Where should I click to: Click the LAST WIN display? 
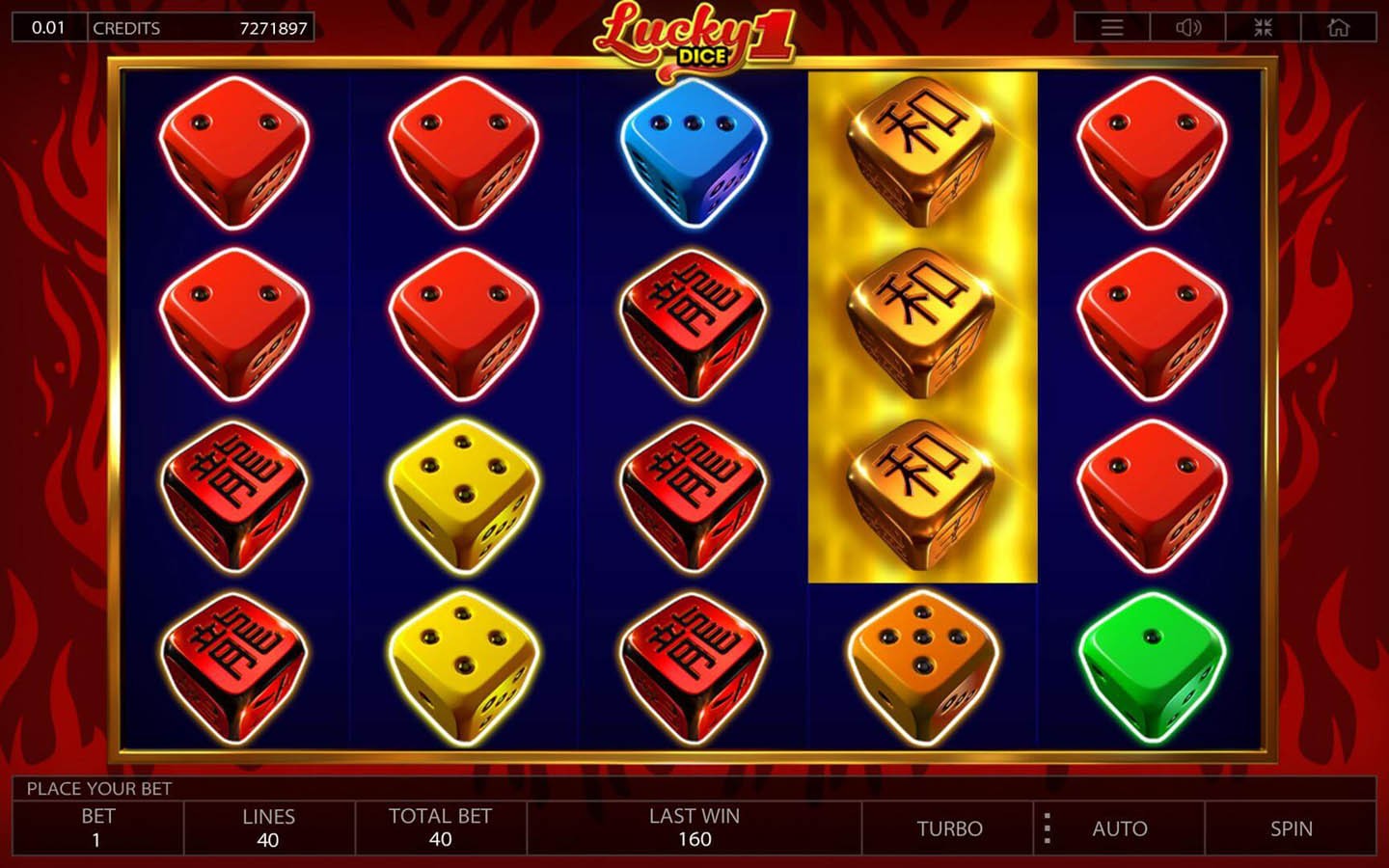(694, 827)
